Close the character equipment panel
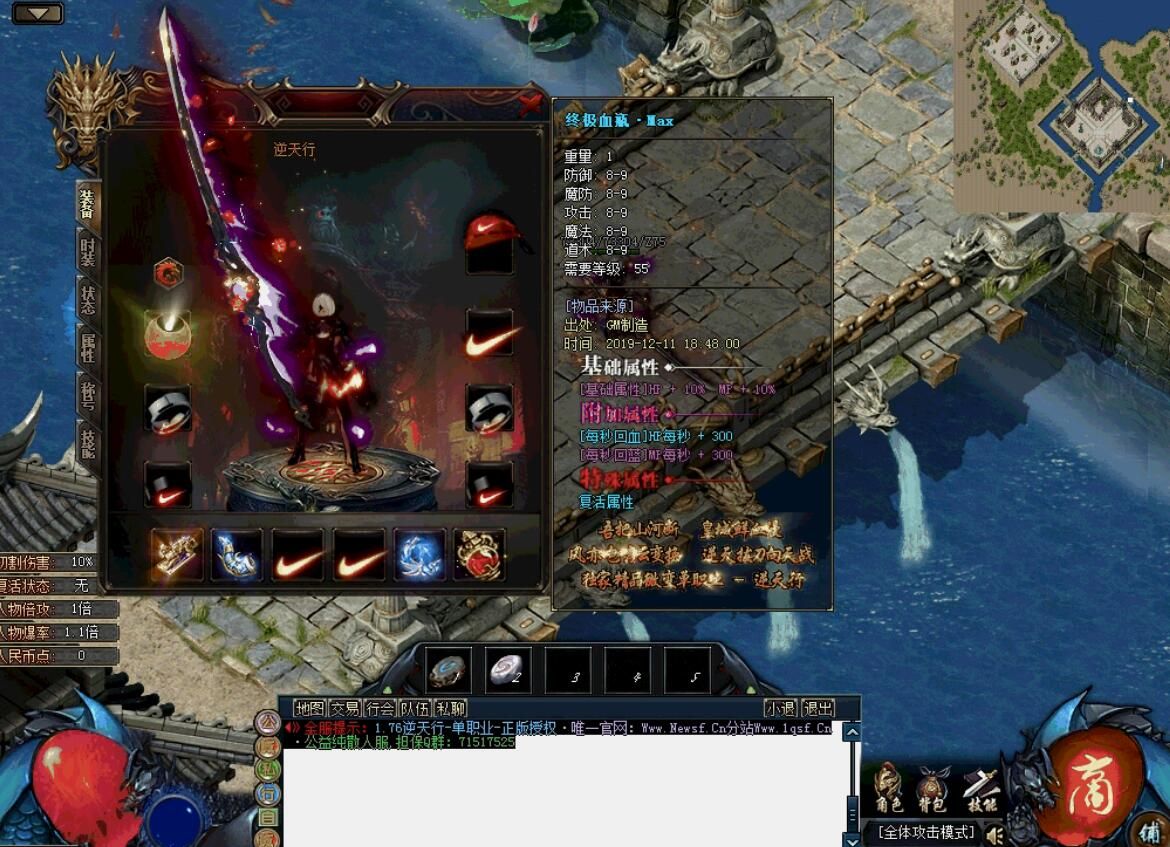 point(530,104)
